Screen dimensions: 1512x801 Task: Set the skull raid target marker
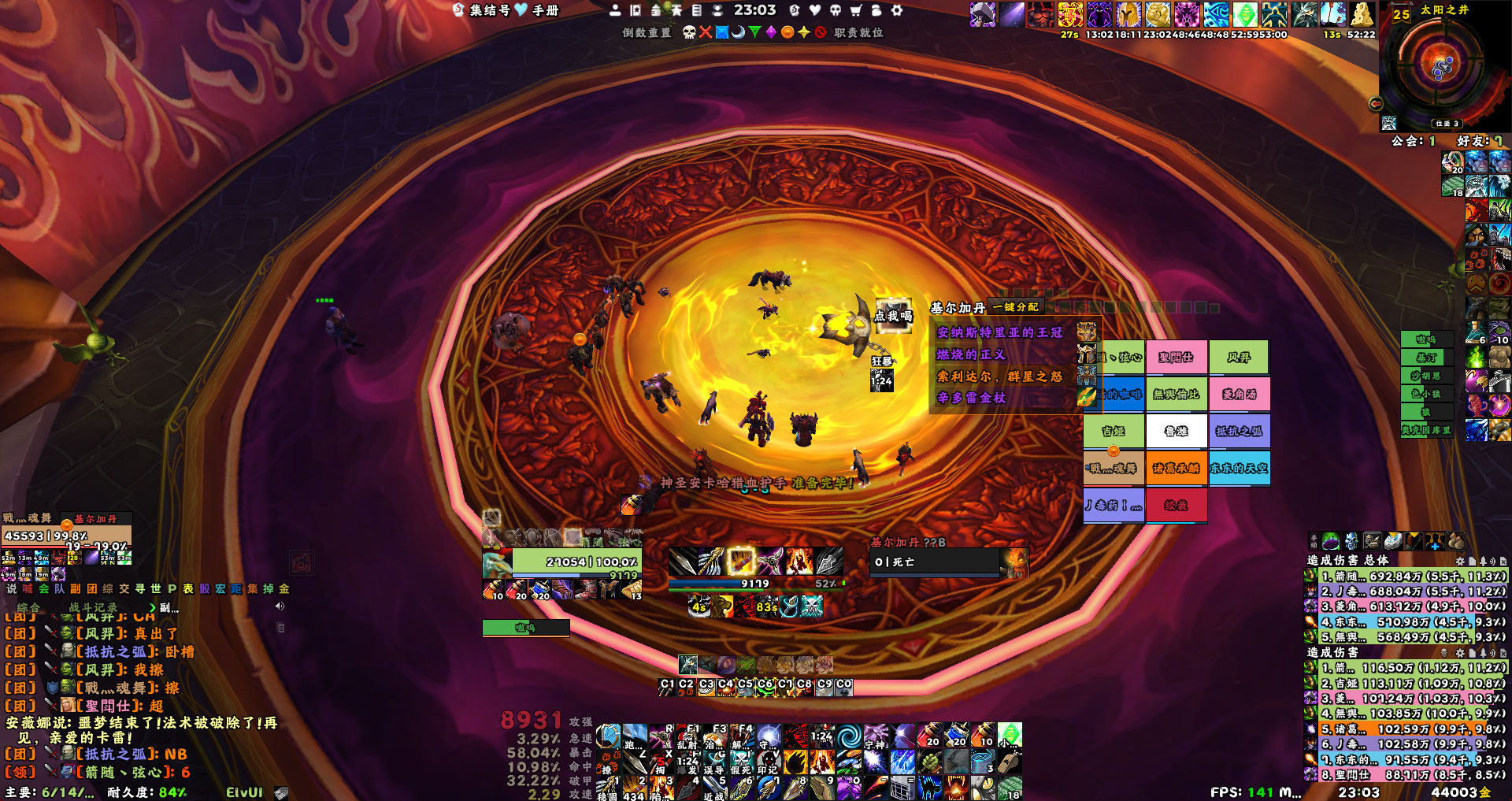point(689,32)
